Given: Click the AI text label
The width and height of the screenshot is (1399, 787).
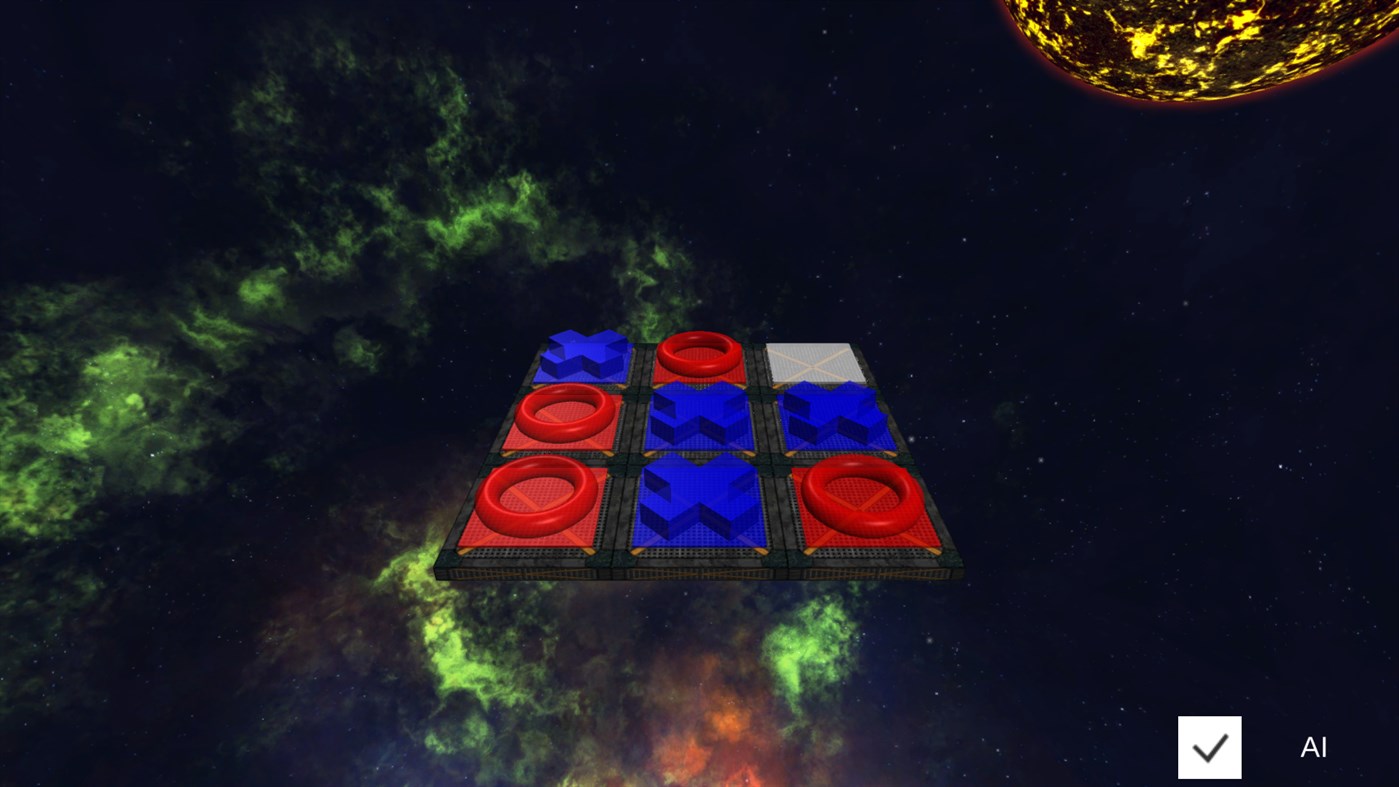Looking at the screenshot, I should pos(1313,746).
